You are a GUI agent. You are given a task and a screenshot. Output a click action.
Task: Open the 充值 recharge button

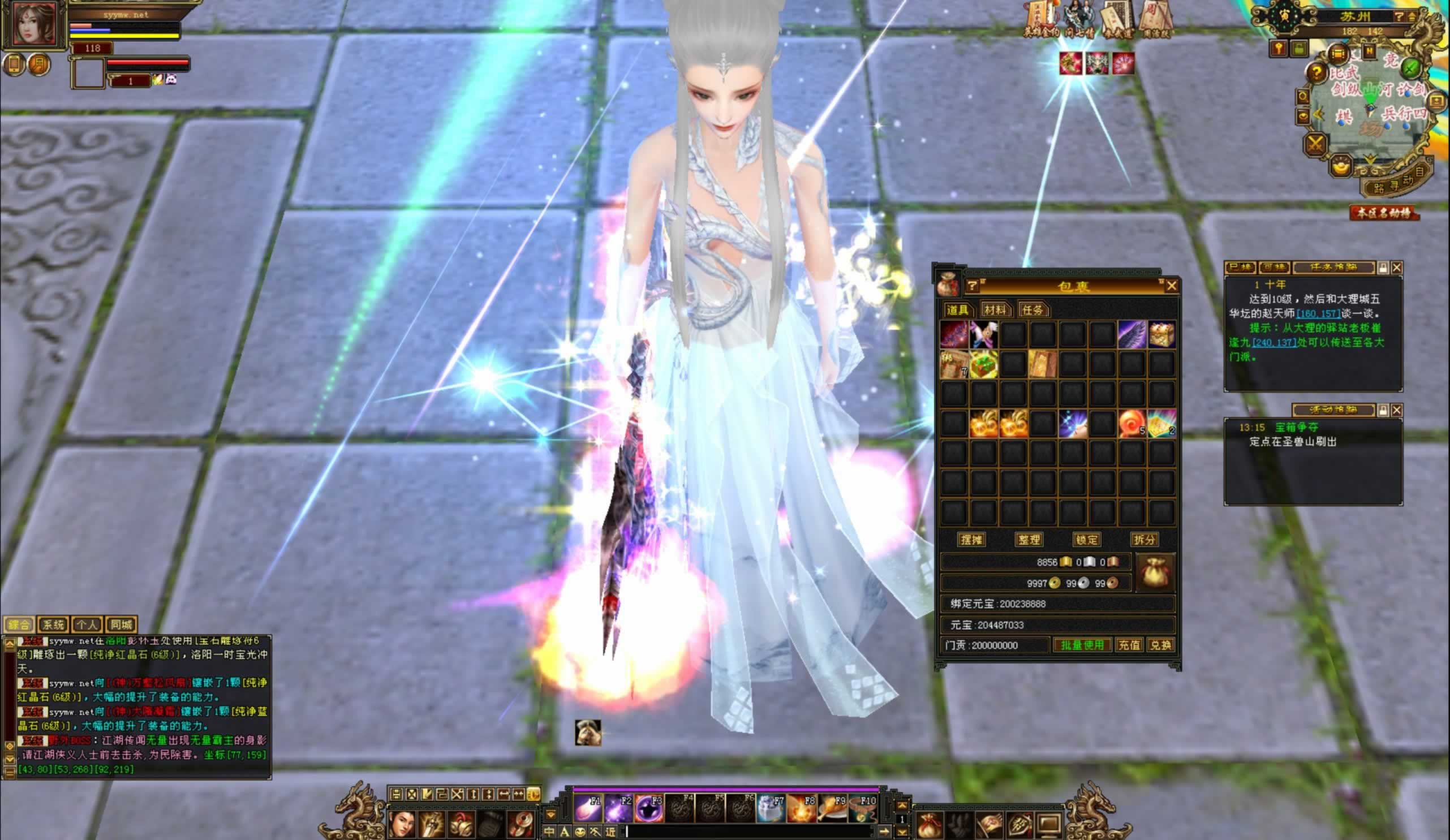pos(1128,645)
